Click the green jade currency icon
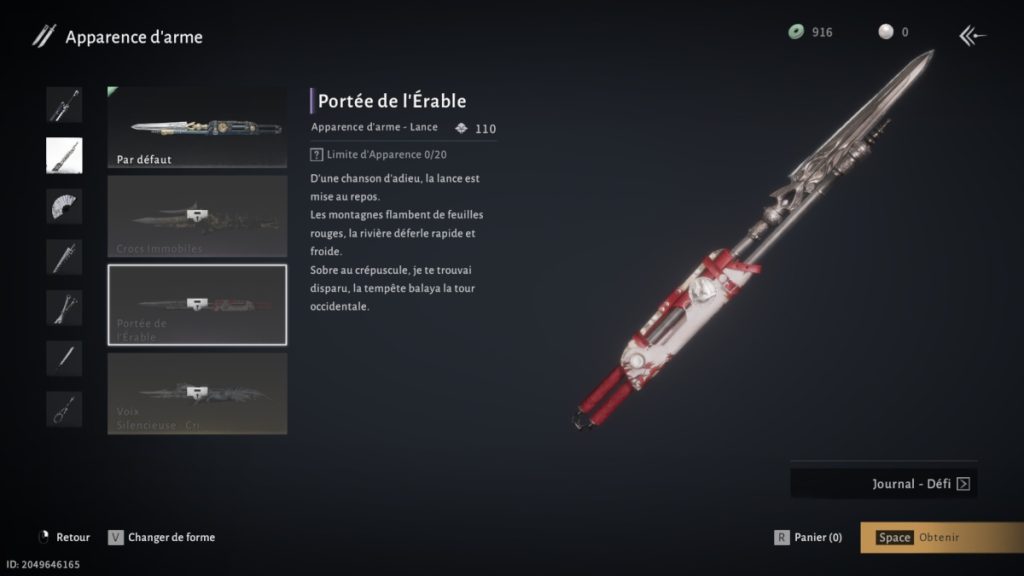This screenshot has width=1024, height=576. pos(796,32)
